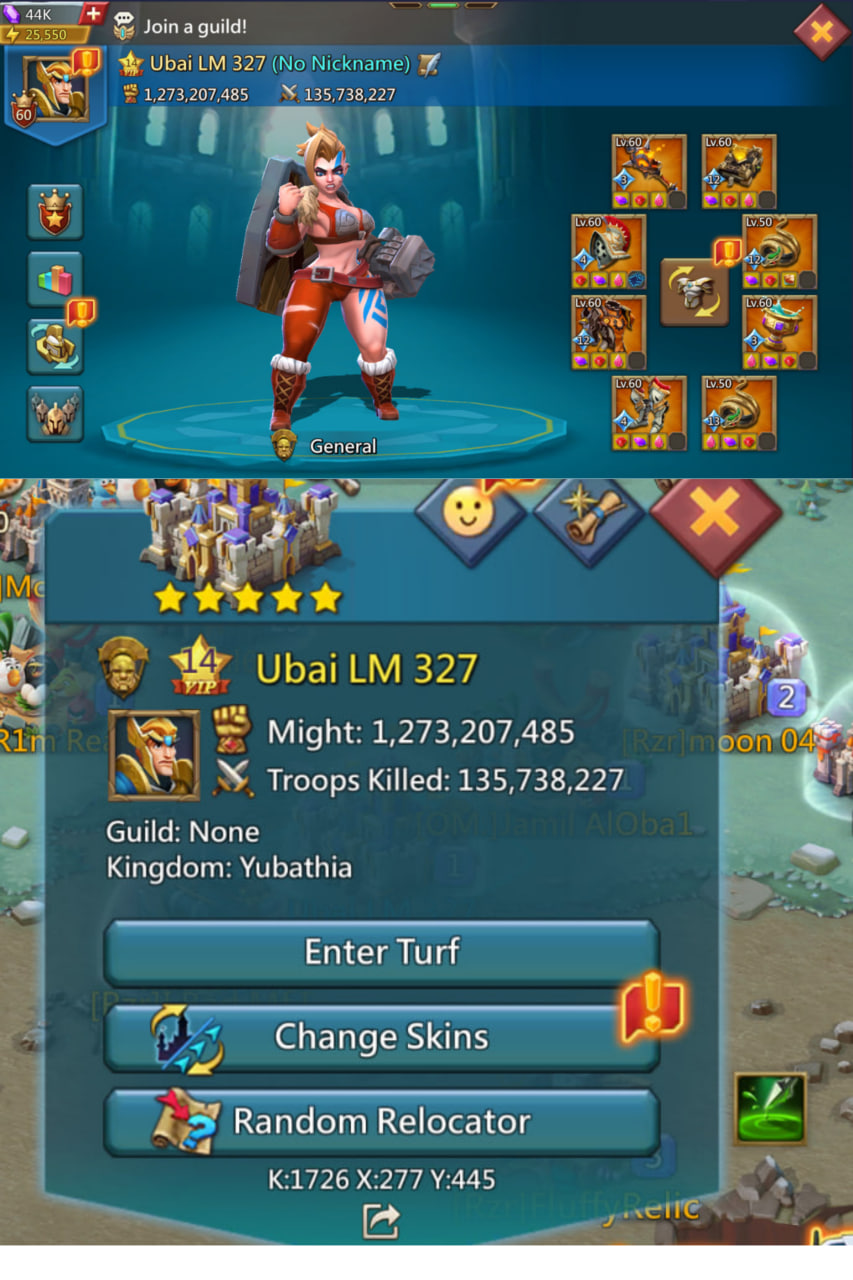Share the castle coordinates with the arrow icon

click(x=381, y=1220)
